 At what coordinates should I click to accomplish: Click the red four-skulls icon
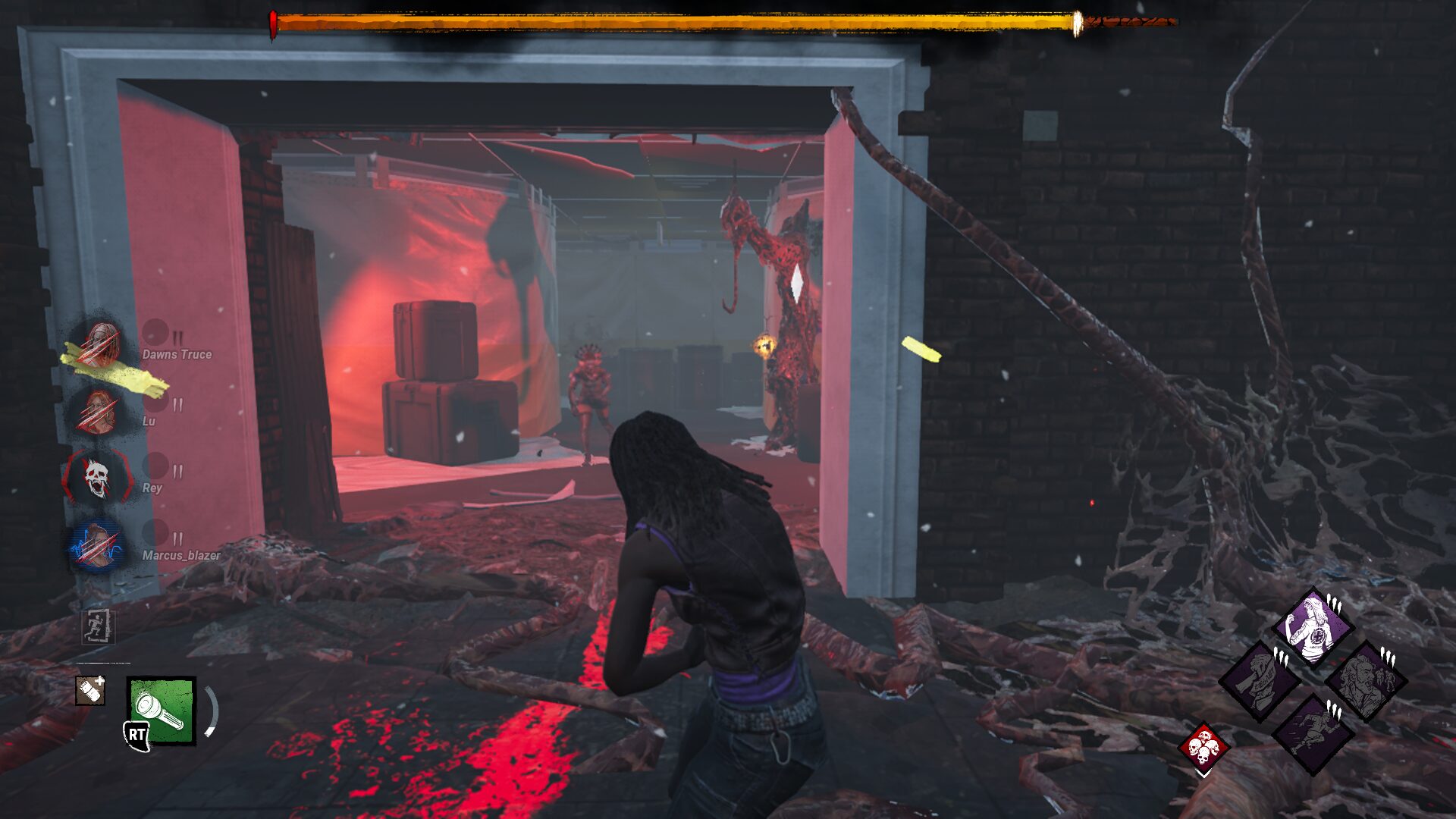point(1203,747)
